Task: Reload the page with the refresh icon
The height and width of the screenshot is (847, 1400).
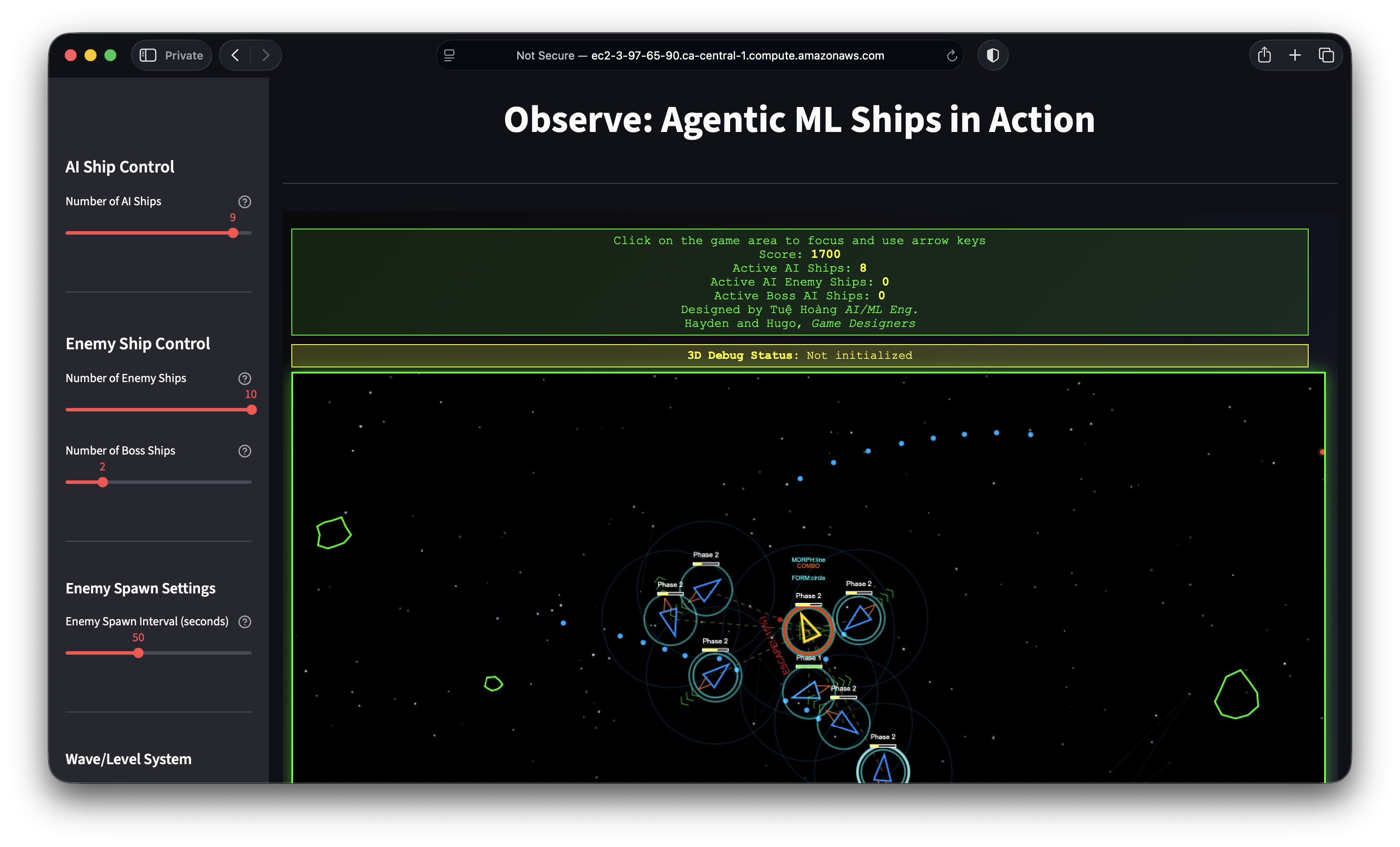Action: [952, 55]
